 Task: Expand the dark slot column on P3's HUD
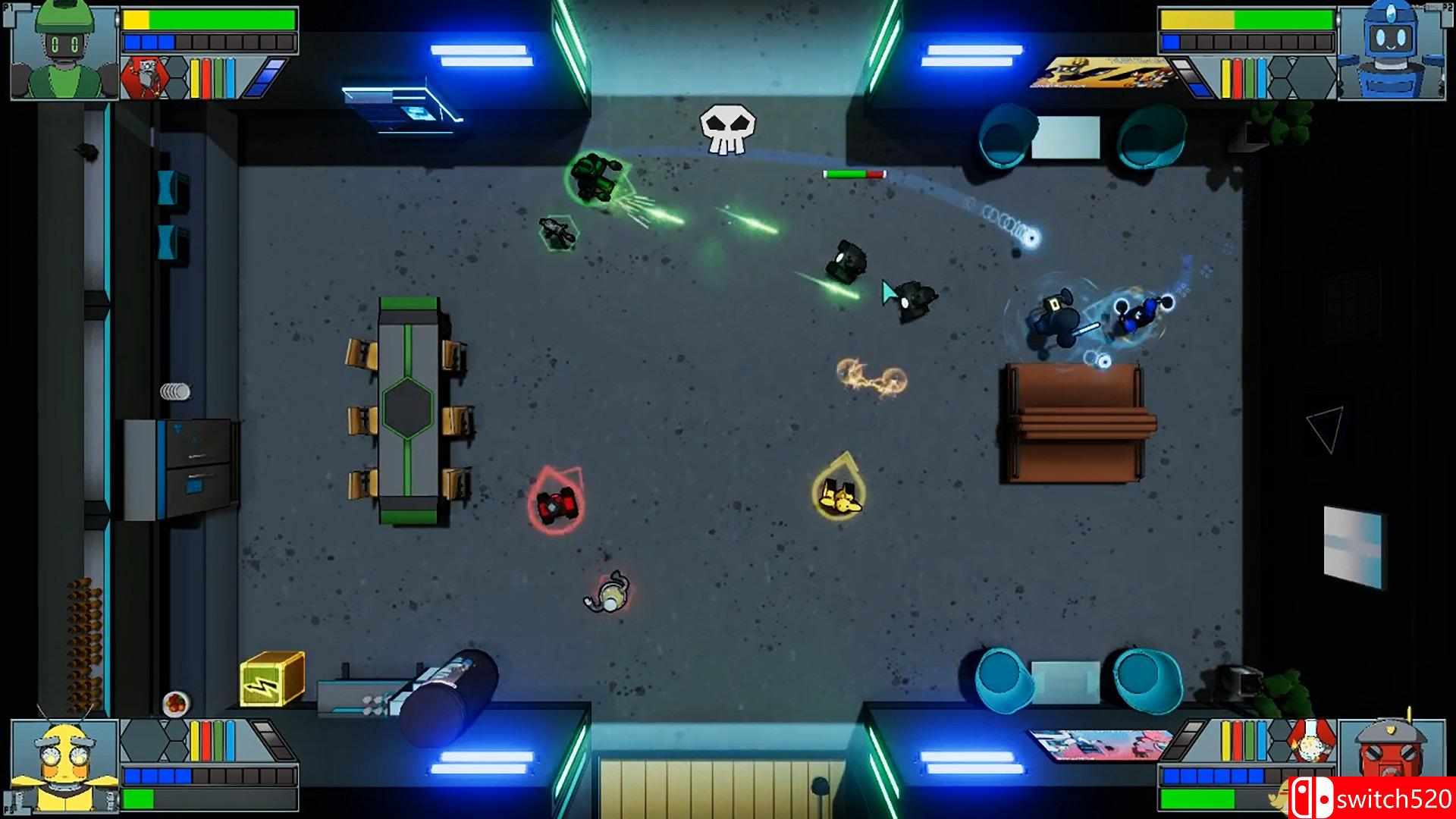[273, 739]
